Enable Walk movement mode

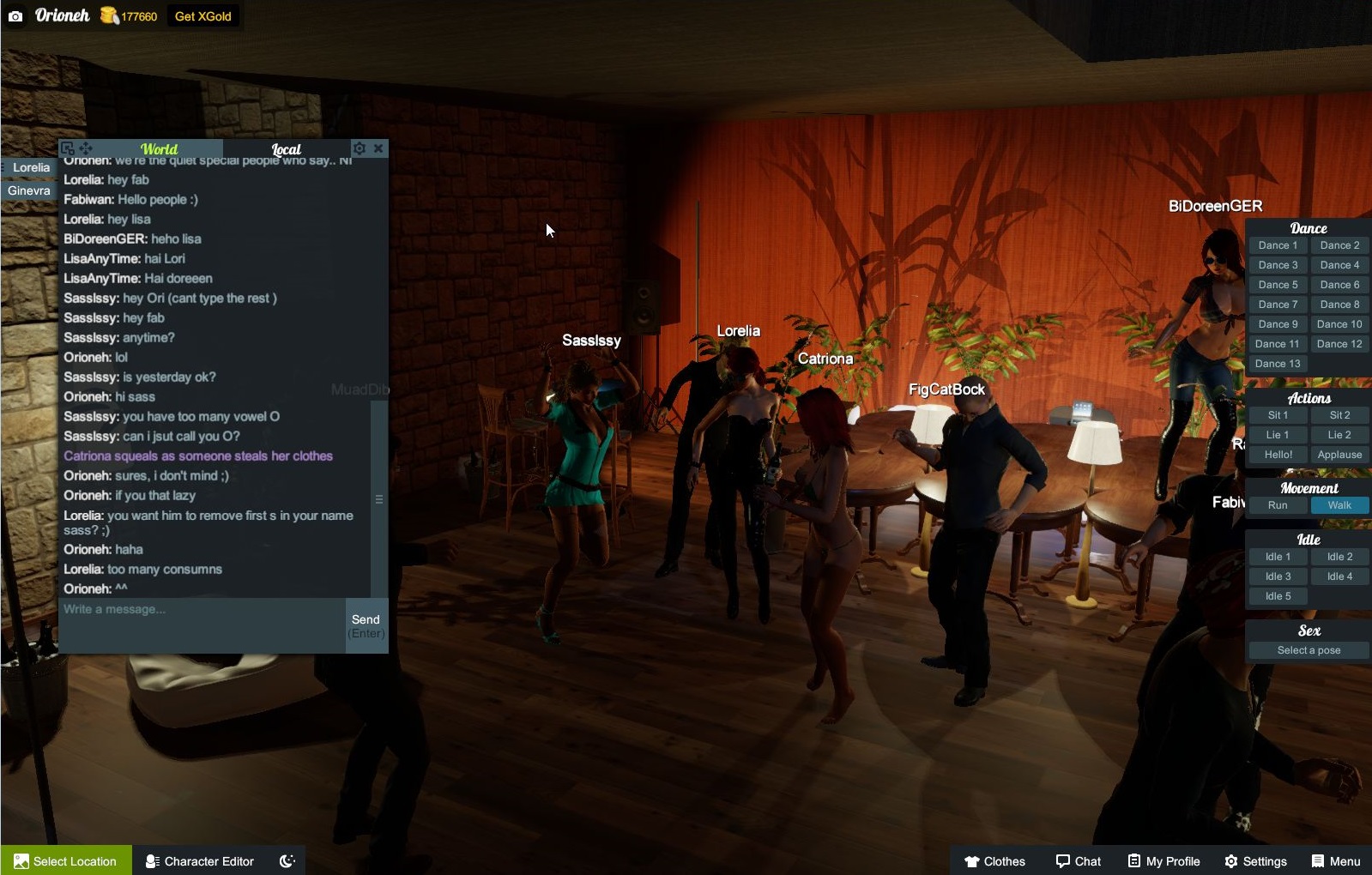click(1339, 505)
